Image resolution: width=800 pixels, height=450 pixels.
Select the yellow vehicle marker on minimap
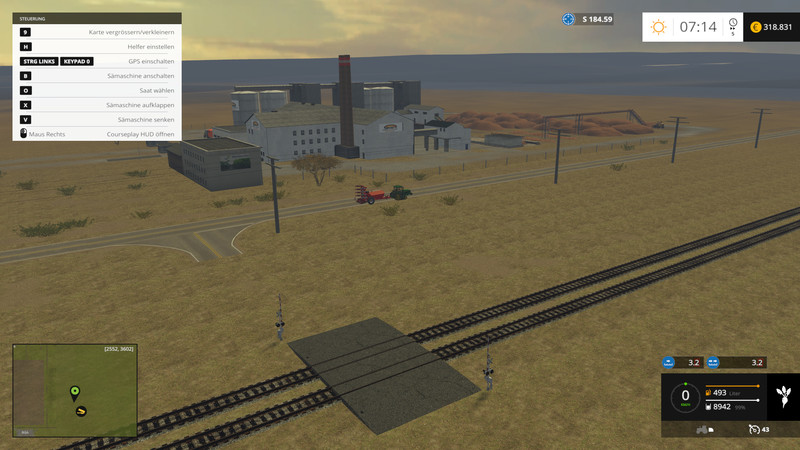coord(81,410)
